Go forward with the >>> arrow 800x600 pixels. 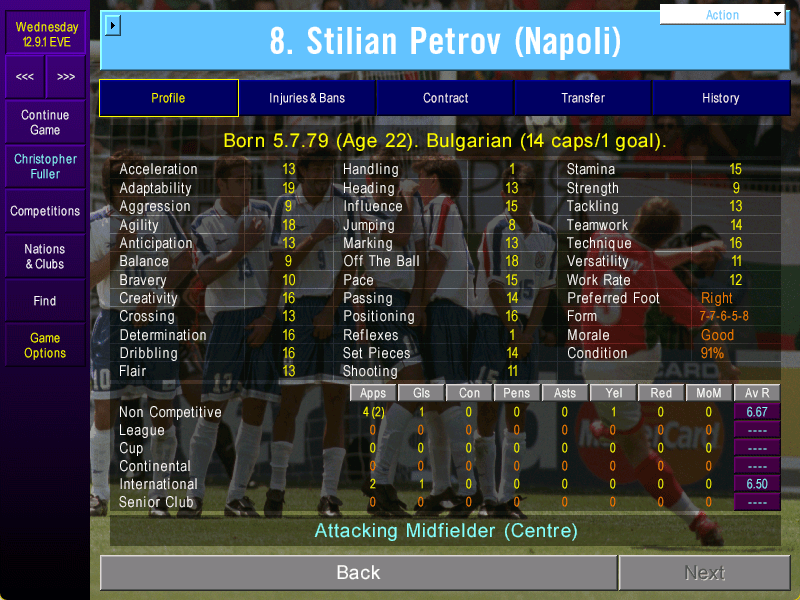pos(65,77)
